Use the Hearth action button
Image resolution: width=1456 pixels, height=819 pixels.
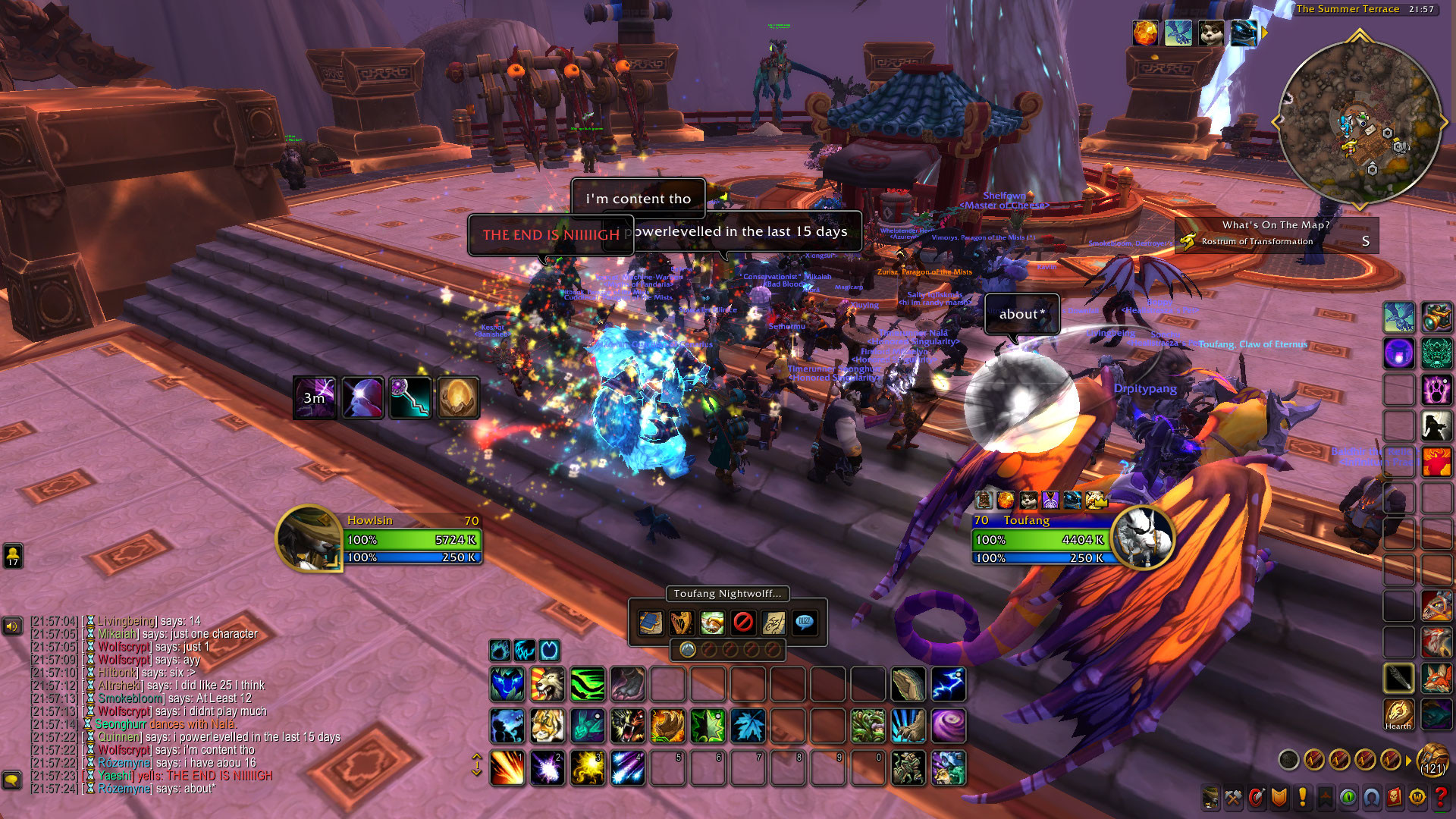[1398, 713]
